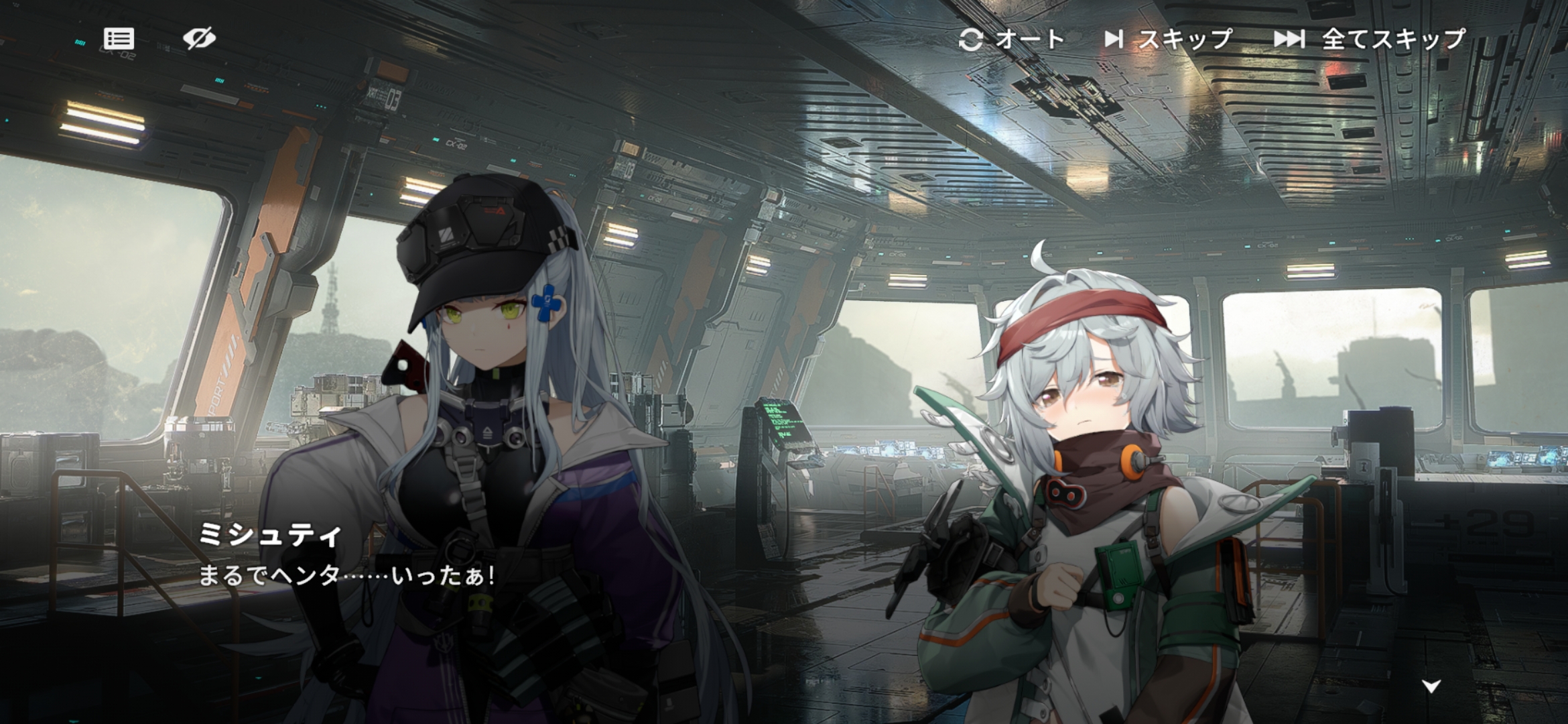Open the dialogue log list icon

point(119,39)
